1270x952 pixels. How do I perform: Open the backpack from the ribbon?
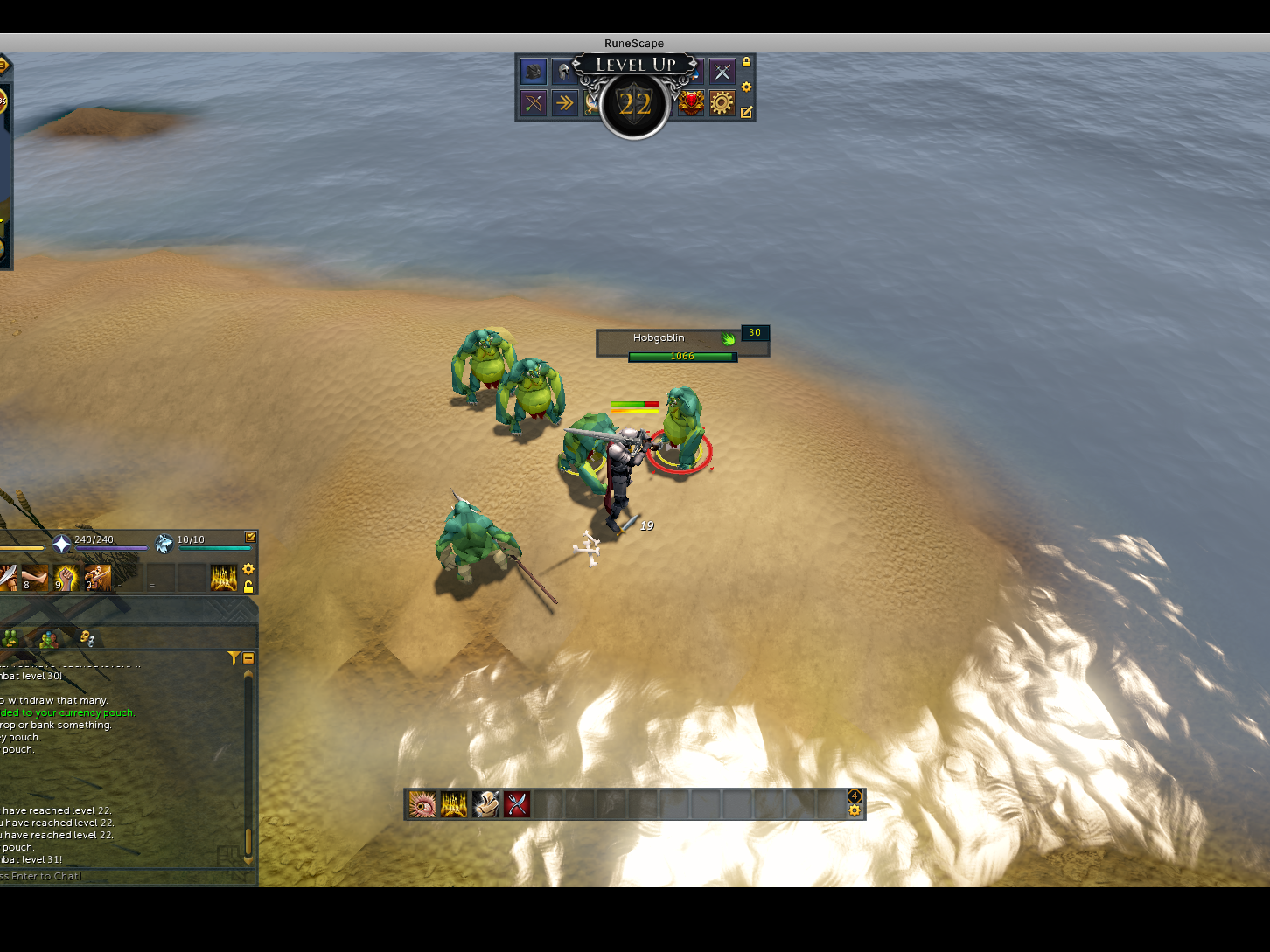(x=533, y=71)
